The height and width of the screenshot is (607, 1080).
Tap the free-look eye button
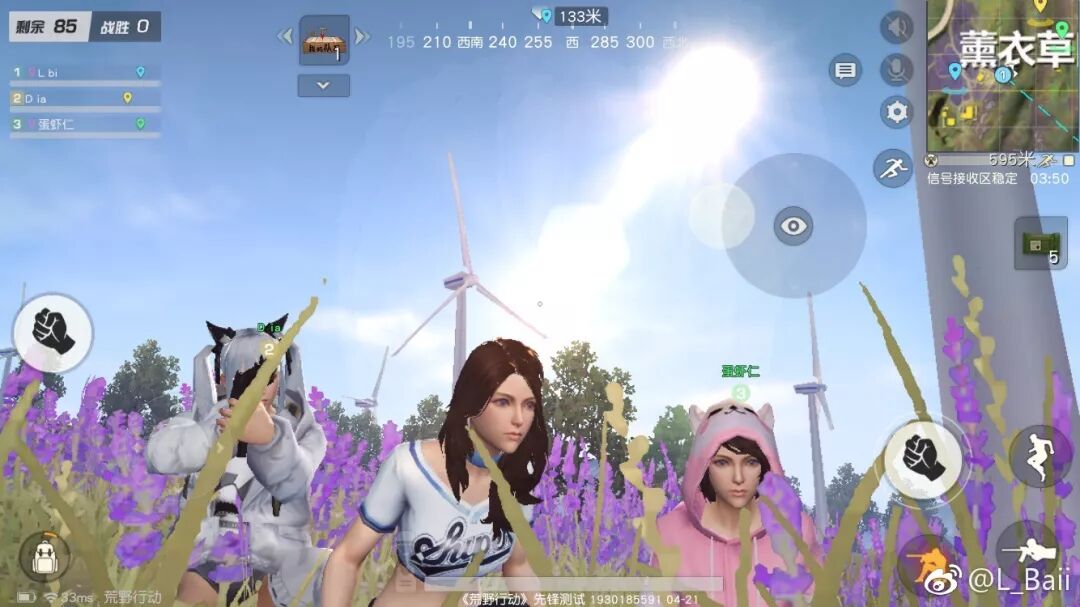coord(793,226)
